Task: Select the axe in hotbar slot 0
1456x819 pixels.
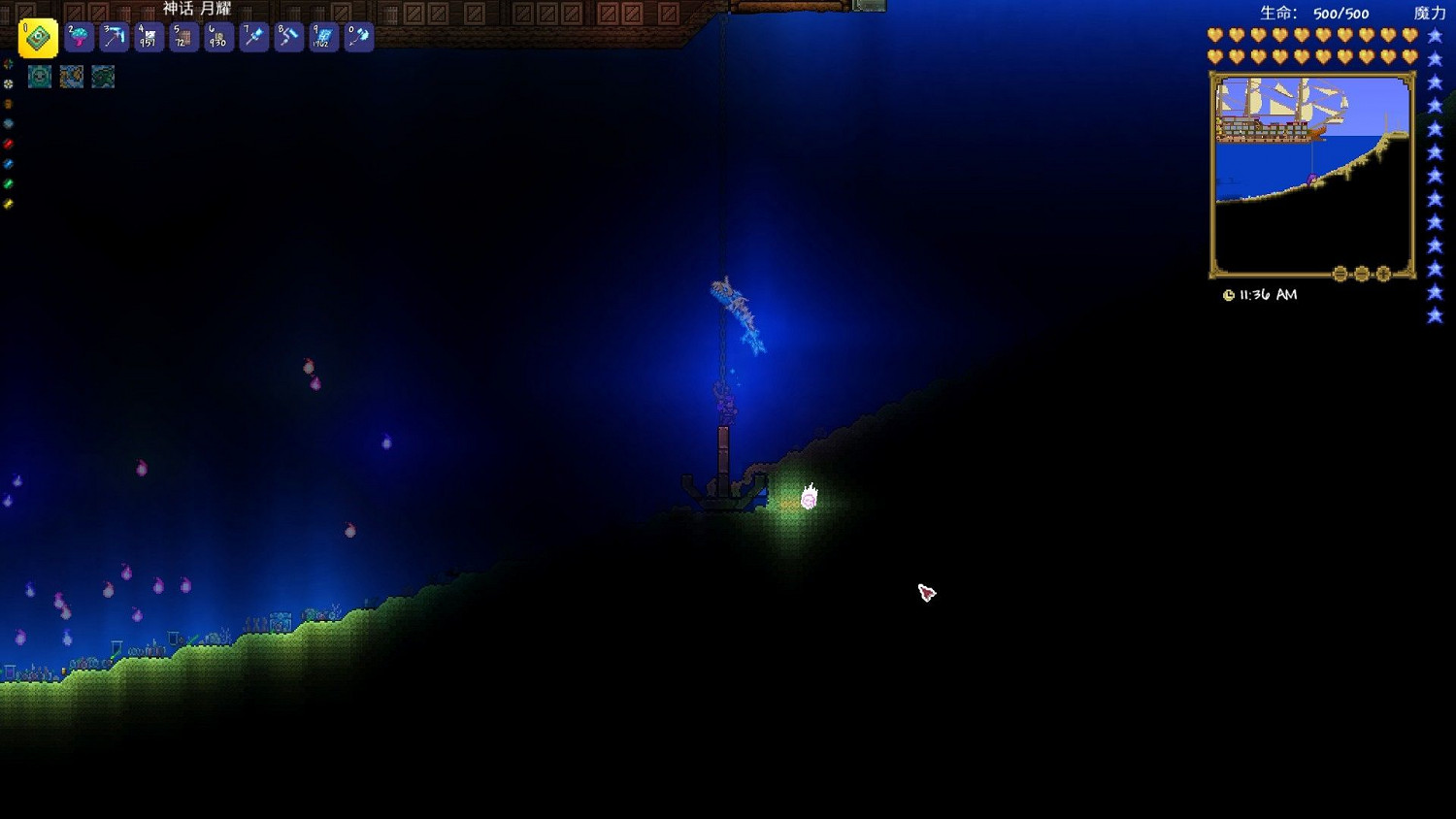Action: click(357, 39)
